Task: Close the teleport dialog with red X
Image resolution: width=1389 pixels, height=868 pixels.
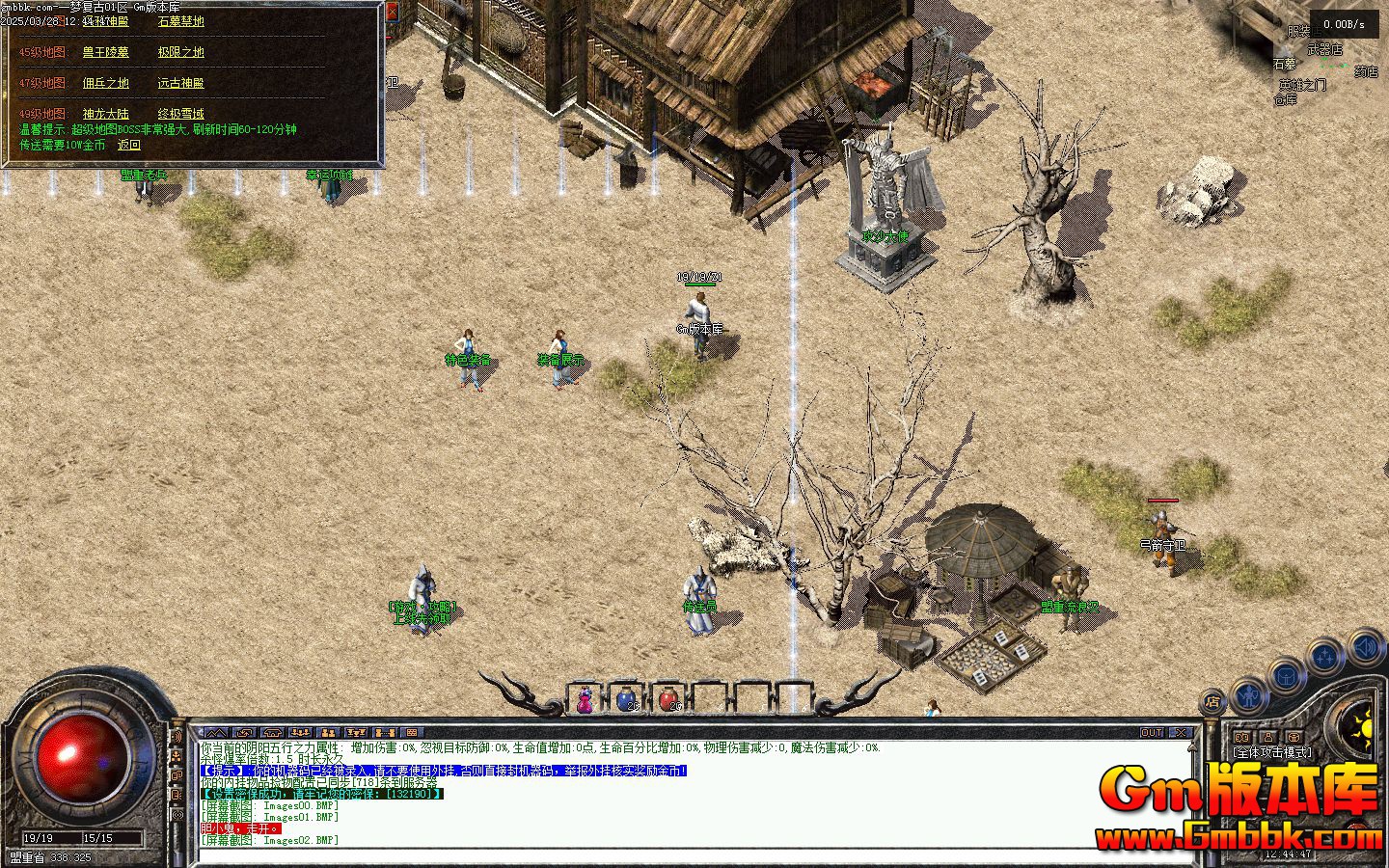Action: click(x=392, y=12)
